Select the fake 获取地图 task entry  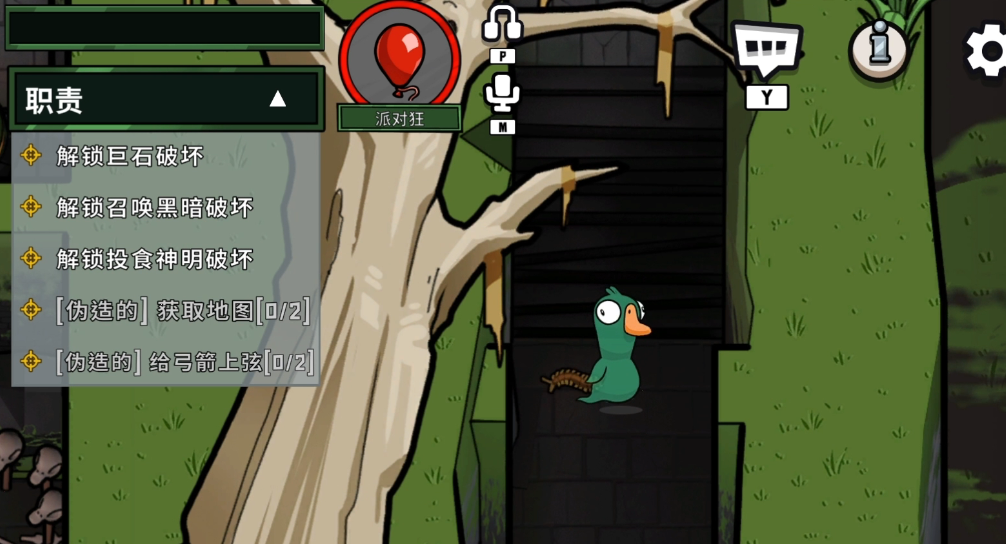coord(183,310)
